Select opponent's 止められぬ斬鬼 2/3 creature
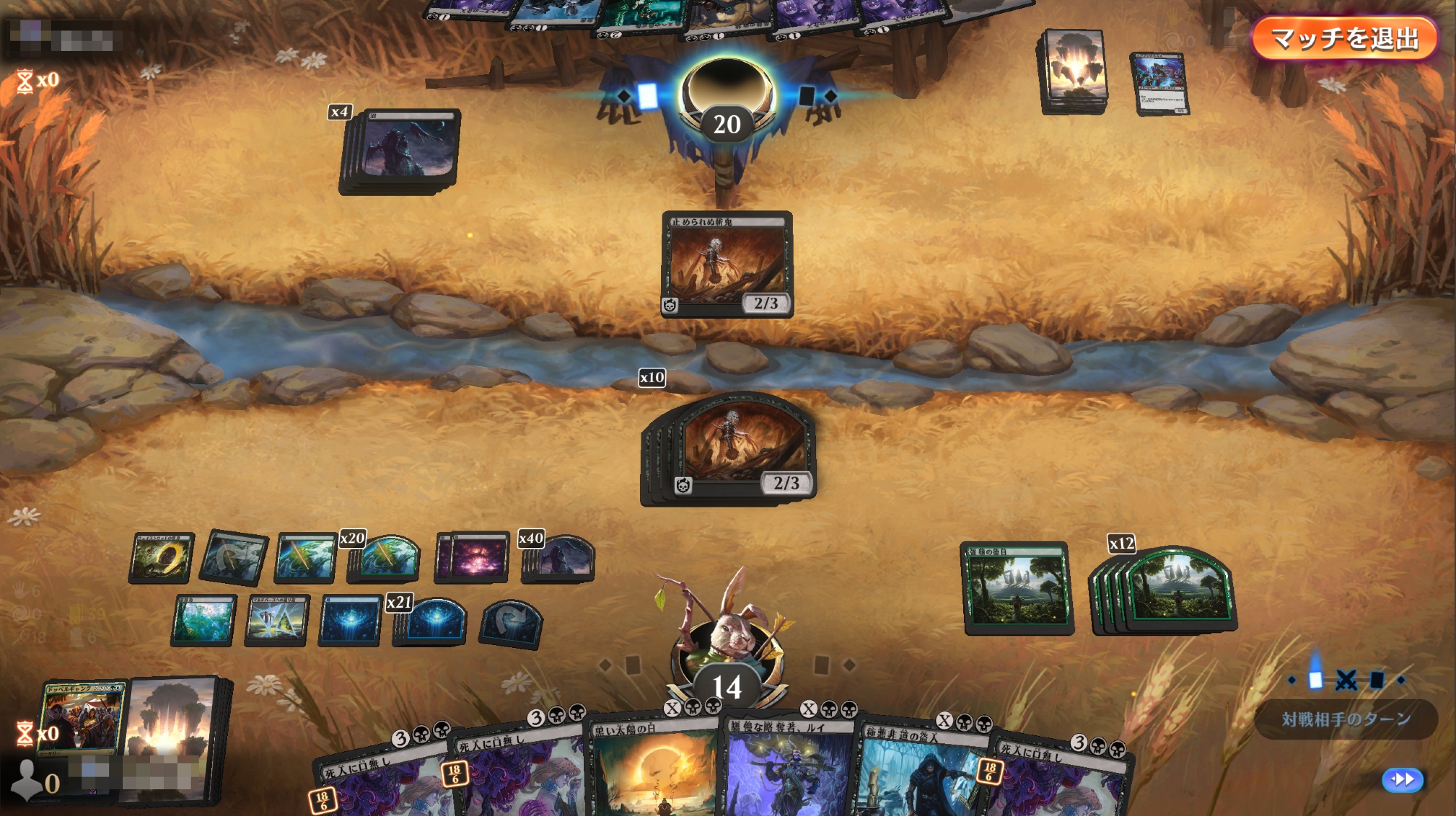Image resolution: width=1456 pixels, height=816 pixels. tap(727, 264)
